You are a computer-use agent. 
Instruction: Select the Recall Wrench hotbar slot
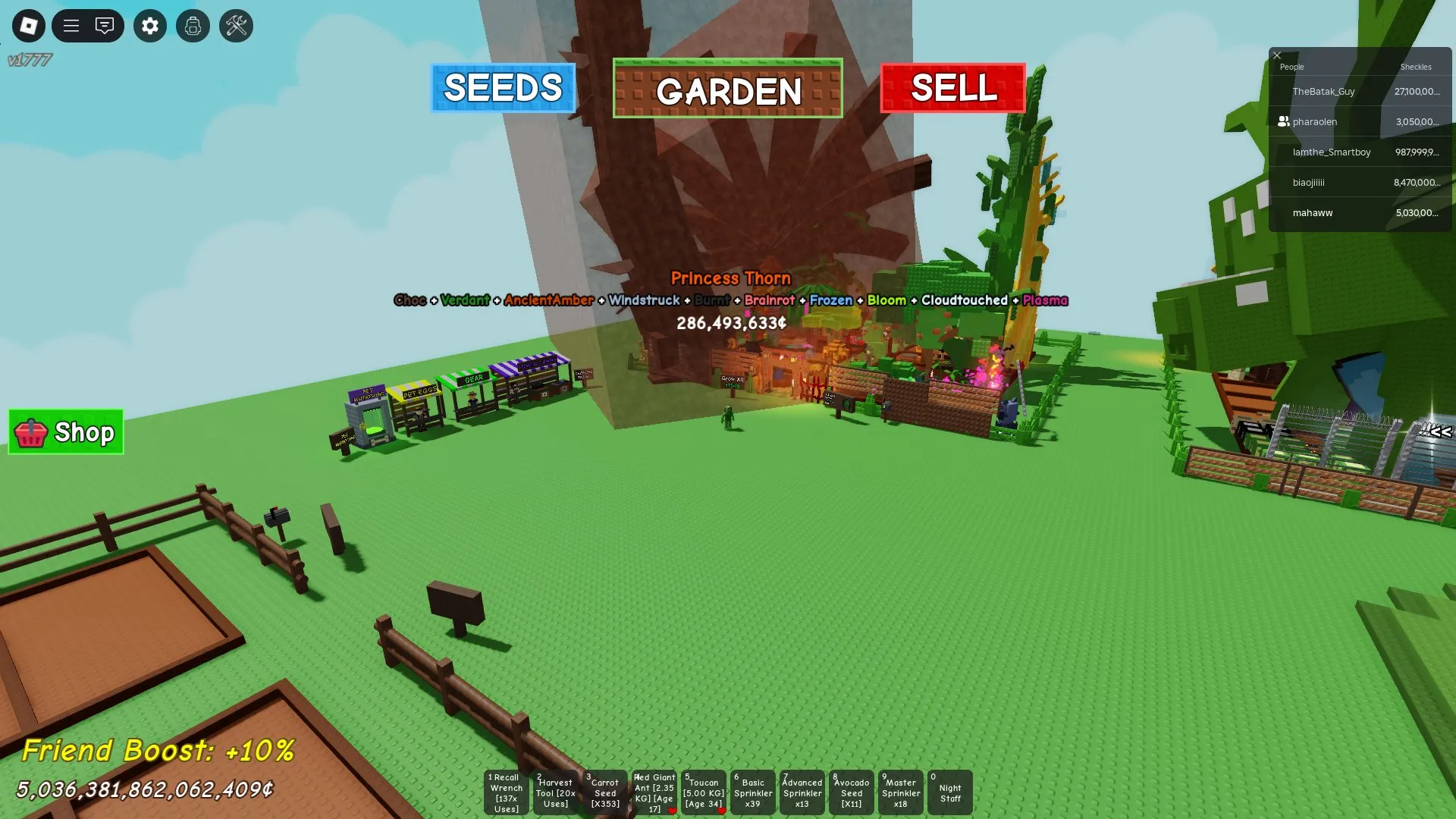click(x=506, y=792)
